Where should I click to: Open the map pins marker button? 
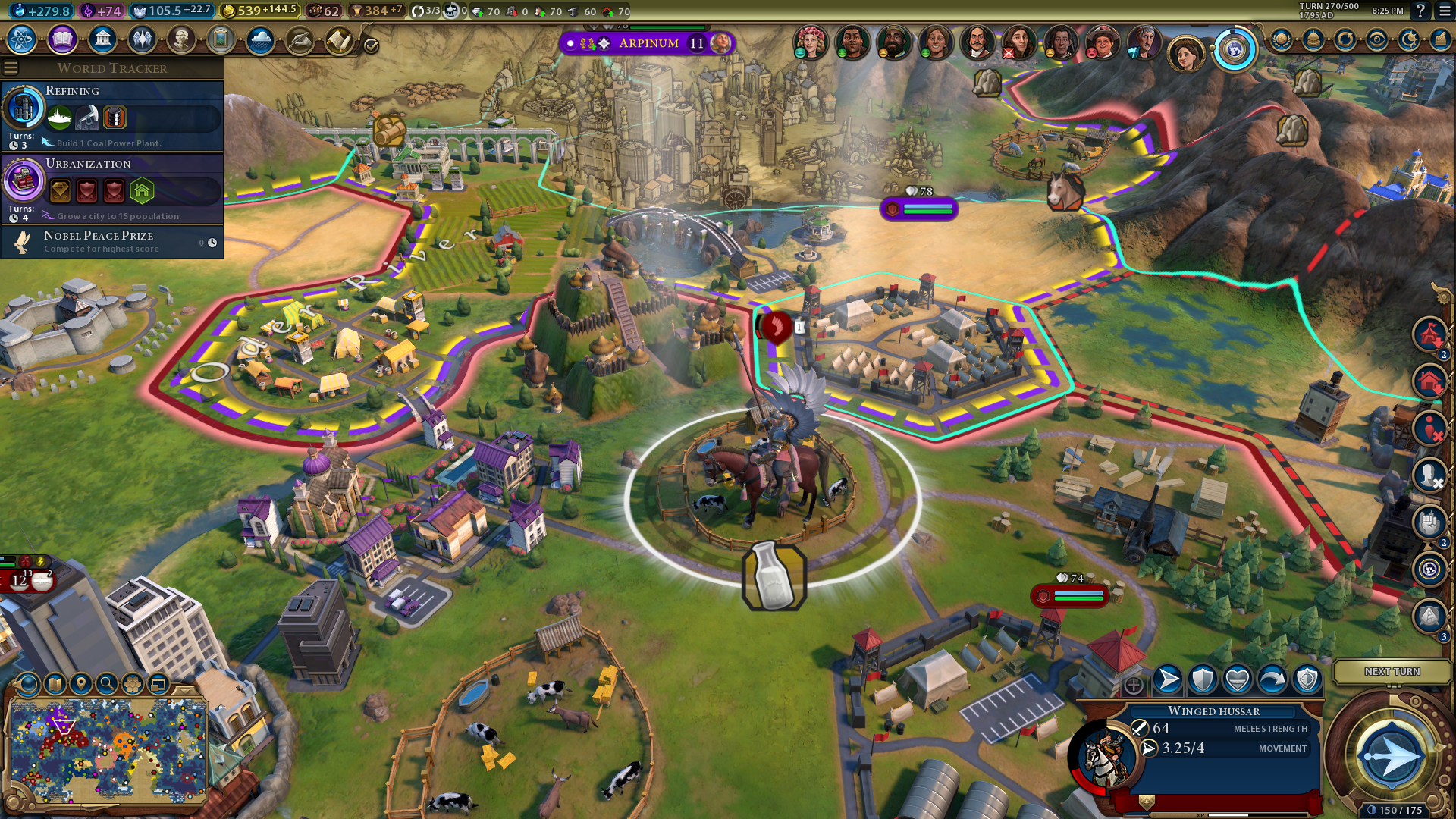coord(81,684)
